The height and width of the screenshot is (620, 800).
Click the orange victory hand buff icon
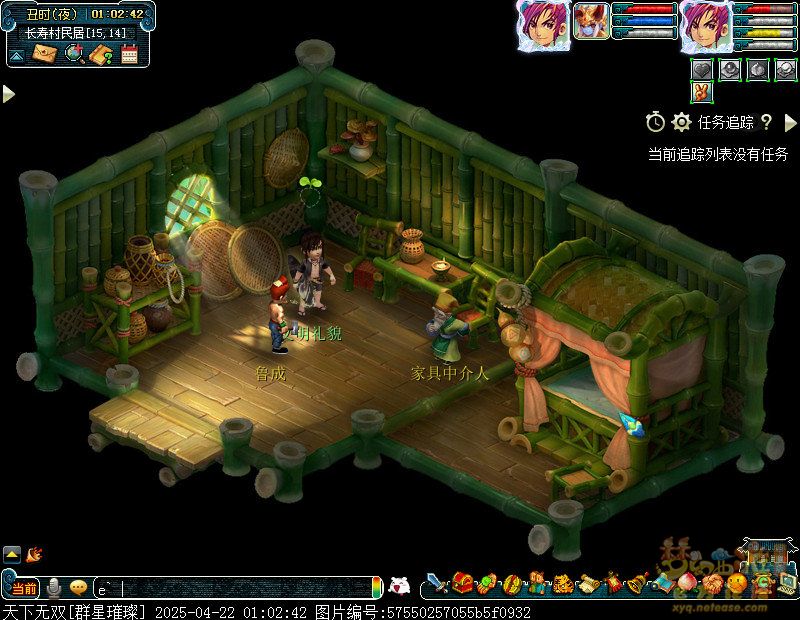pyautogui.click(x=702, y=93)
